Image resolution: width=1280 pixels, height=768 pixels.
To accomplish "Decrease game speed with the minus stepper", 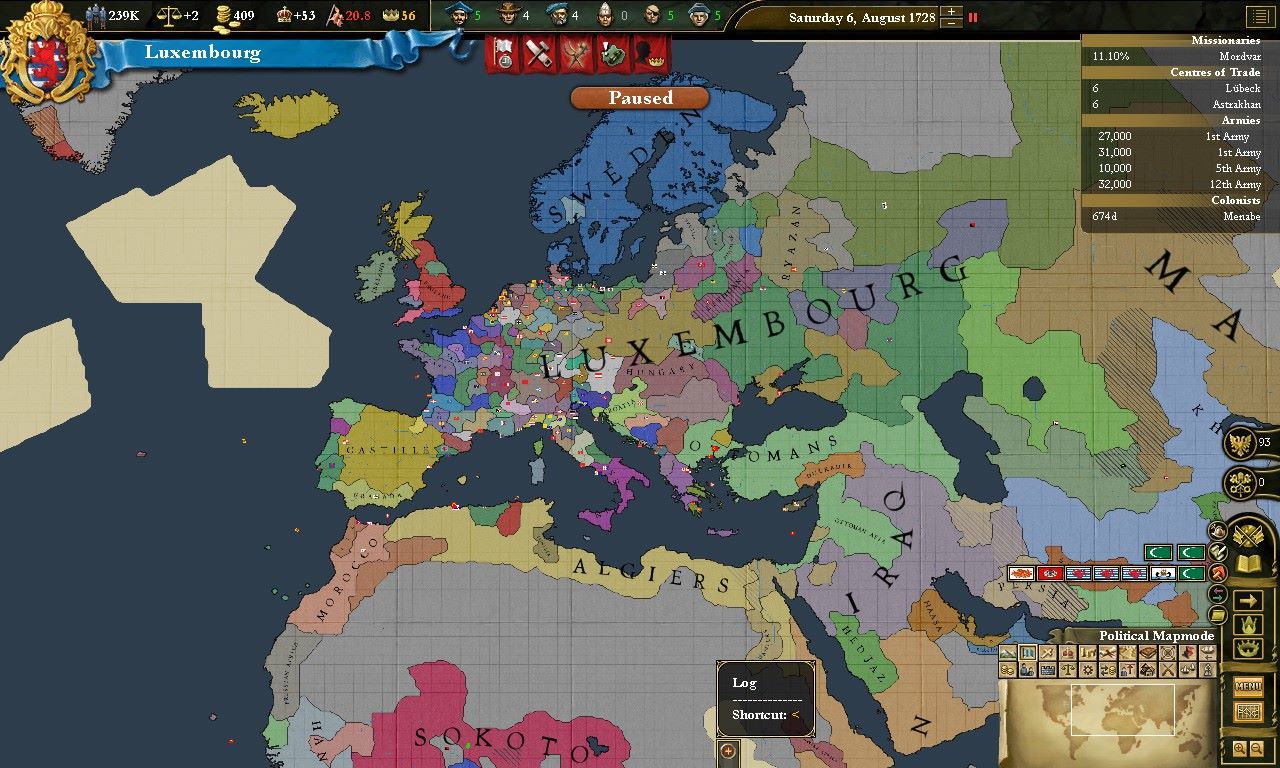I will [x=951, y=23].
